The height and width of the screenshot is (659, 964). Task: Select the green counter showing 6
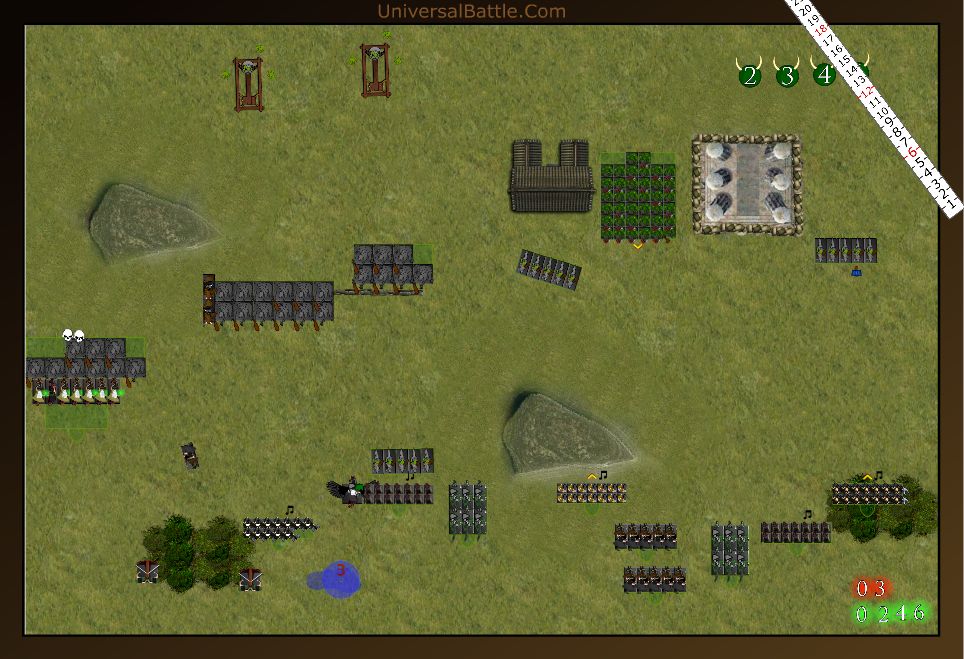click(x=919, y=612)
